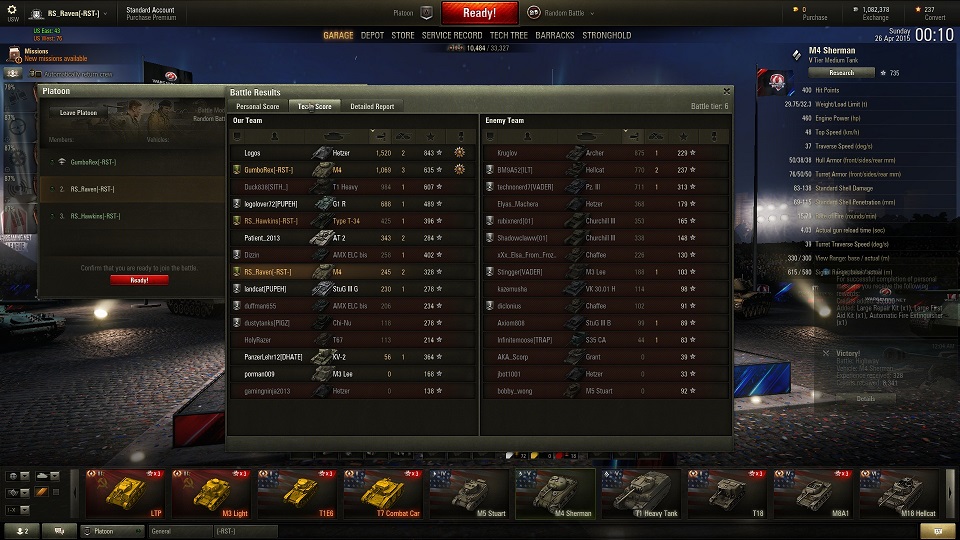Click the red Ready! button in top bar

point(479,13)
